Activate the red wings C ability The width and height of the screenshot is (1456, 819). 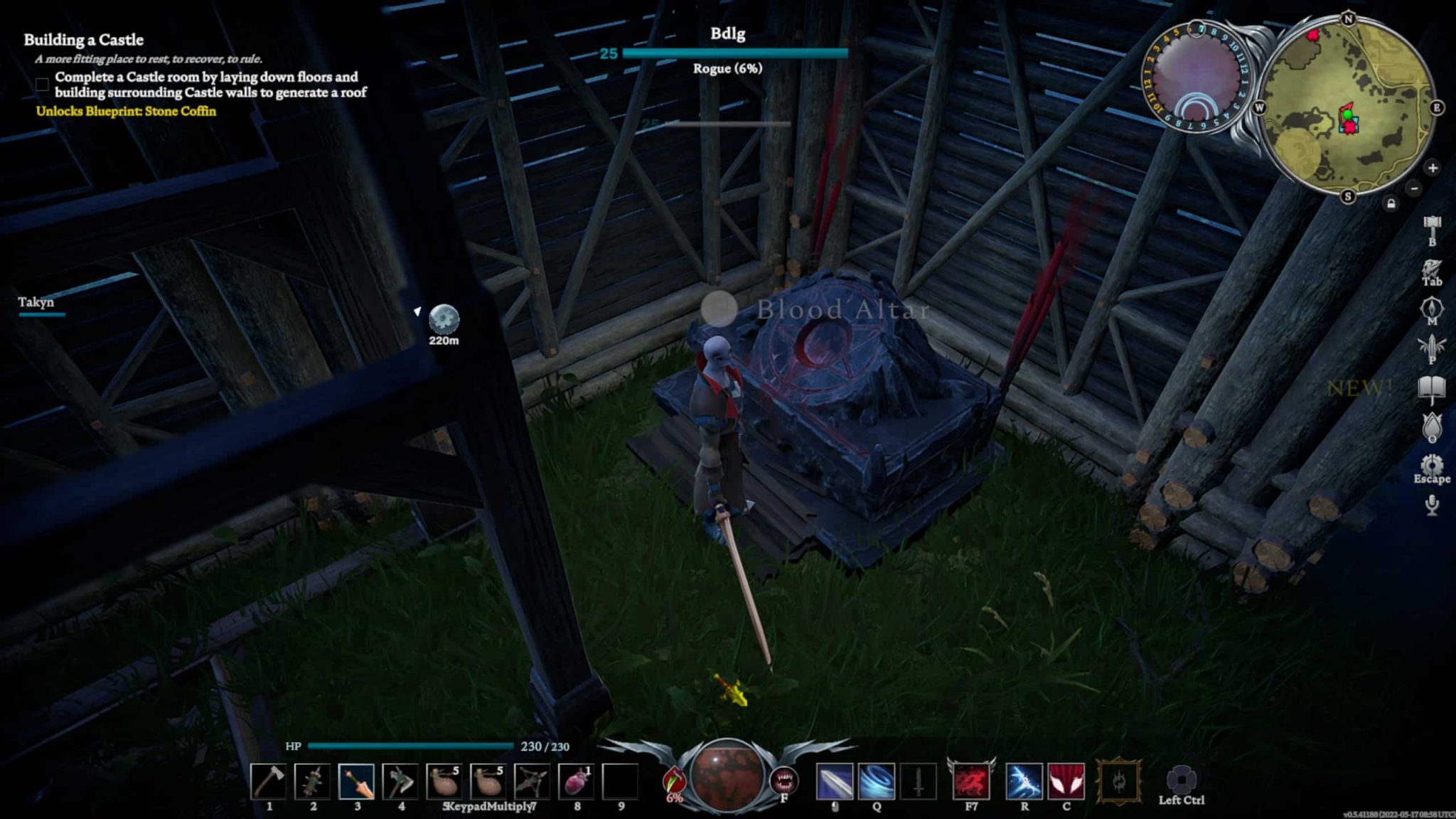(x=1066, y=781)
